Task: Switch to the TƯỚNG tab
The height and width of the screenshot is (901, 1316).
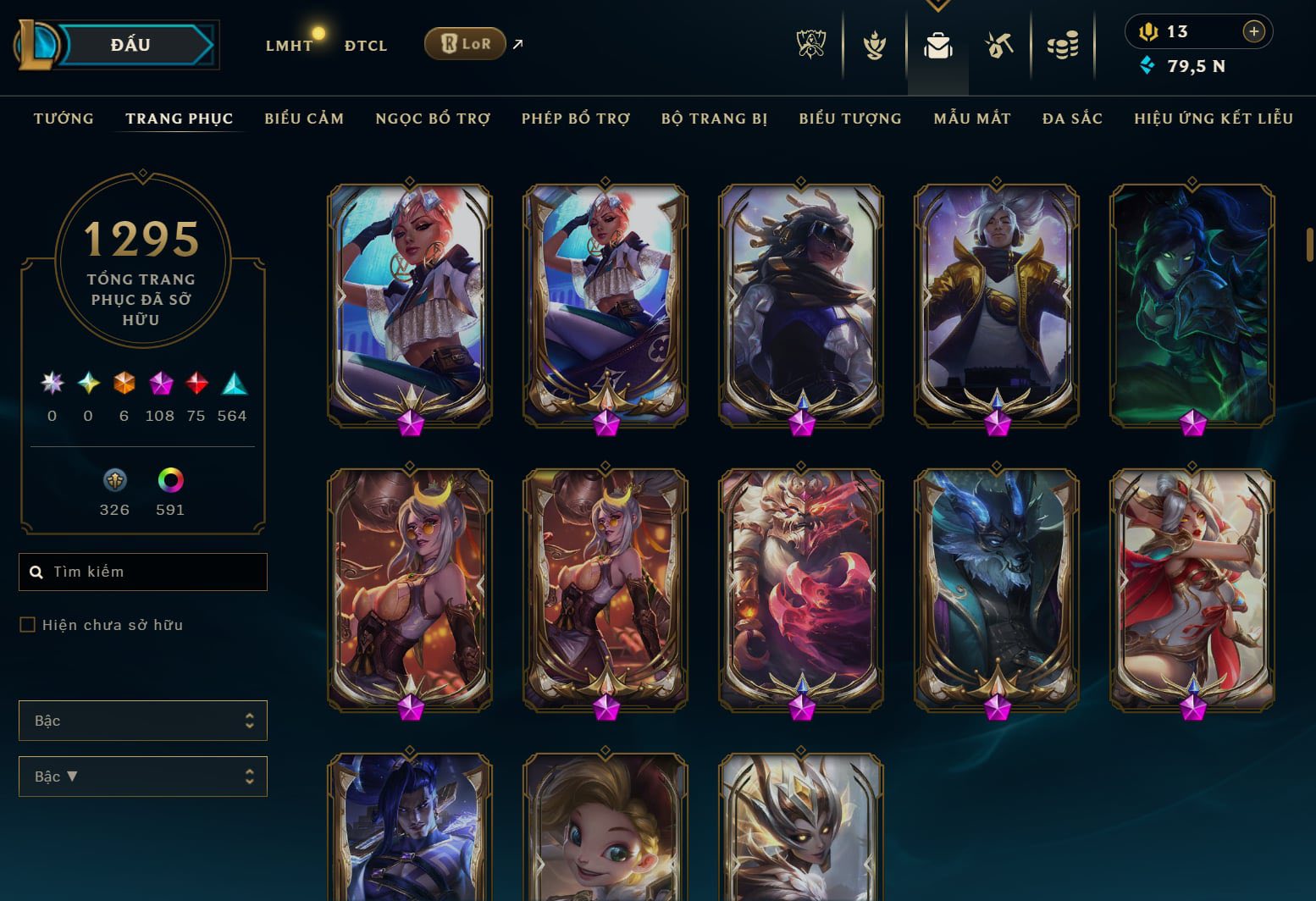Action: pyautogui.click(x=63, y=119)
